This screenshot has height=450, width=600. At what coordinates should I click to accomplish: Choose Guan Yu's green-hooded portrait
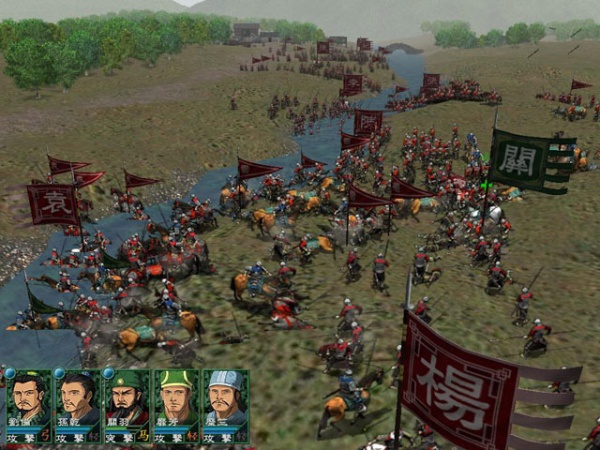(x=126, y=398)
